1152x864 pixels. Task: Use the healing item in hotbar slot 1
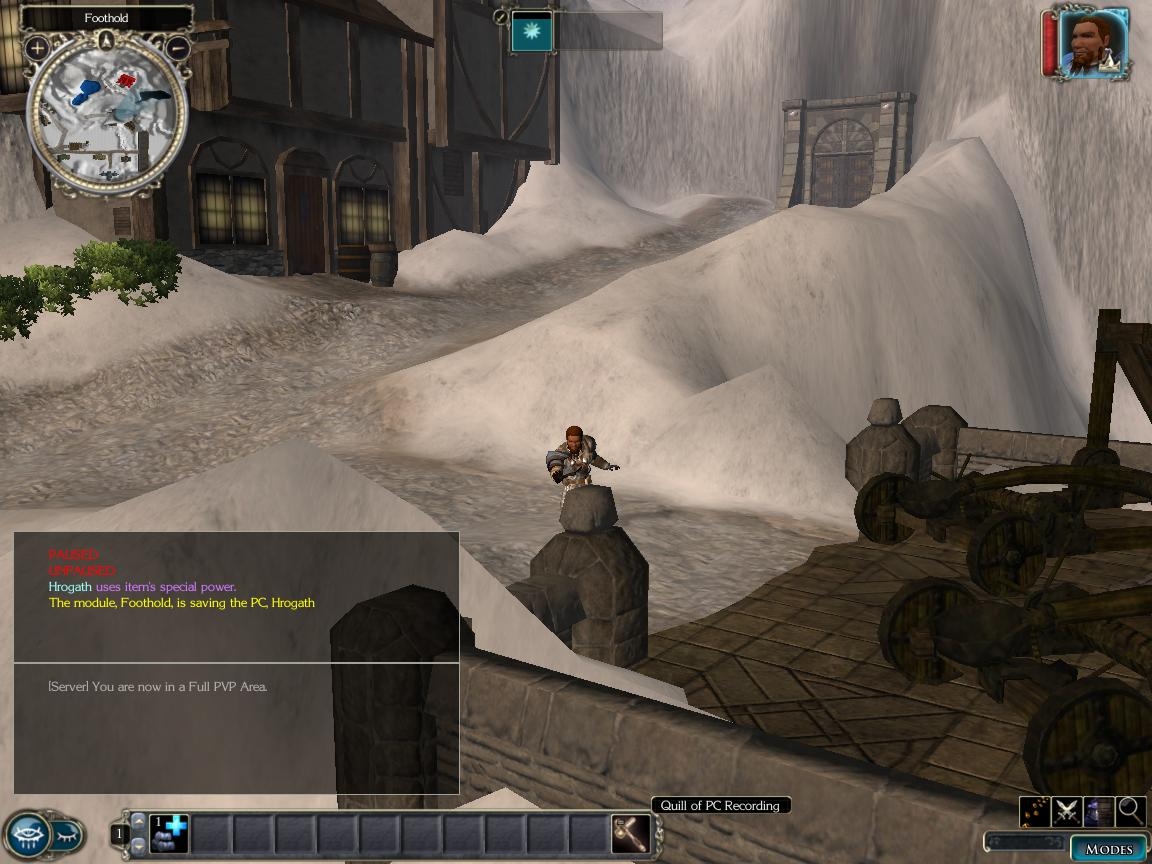[x=169, y=834]
